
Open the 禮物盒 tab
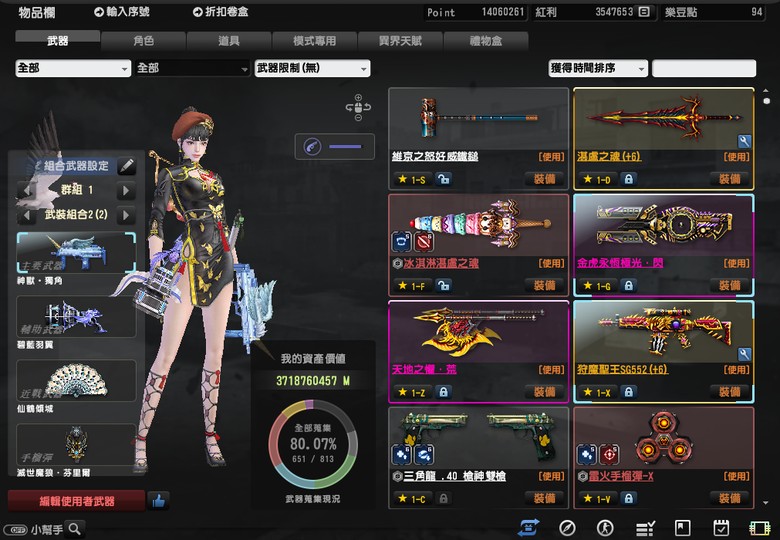485,41
